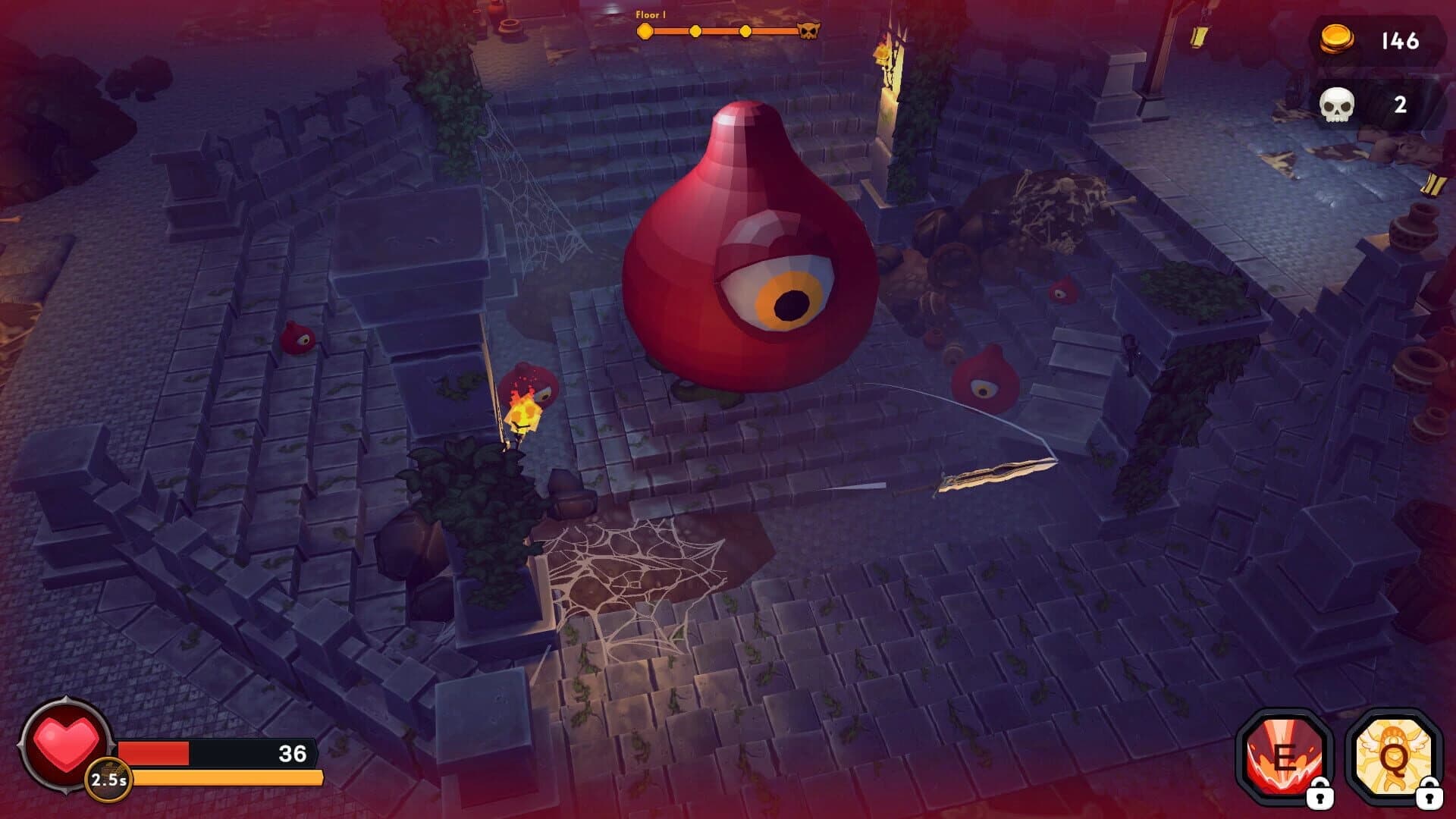Image resolution: width=1456 pixels, height=819 pixels.
Task: Expand the Floor 1 progress tracker
Action: click(720, 31)
